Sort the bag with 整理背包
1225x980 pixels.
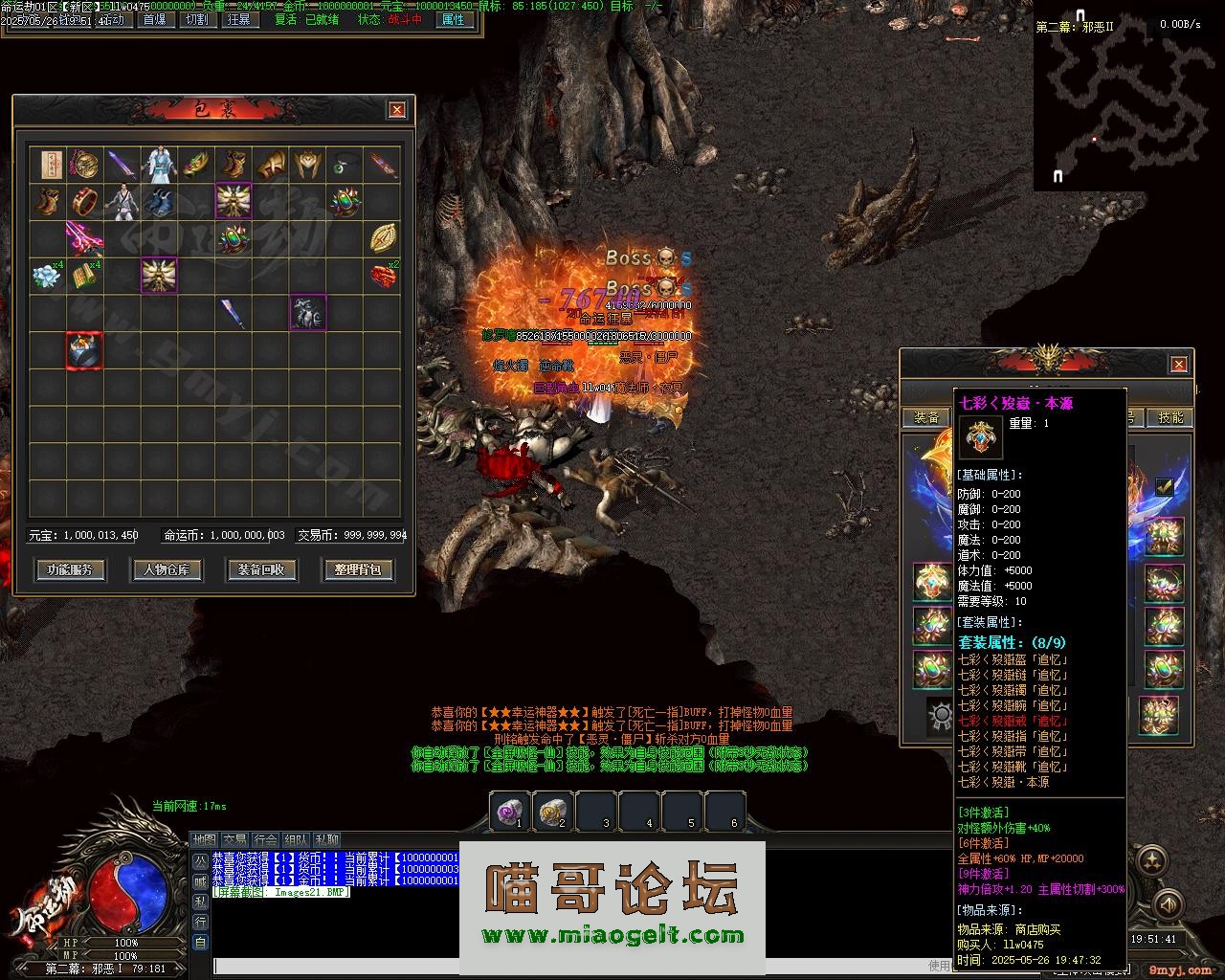[358, 569]
